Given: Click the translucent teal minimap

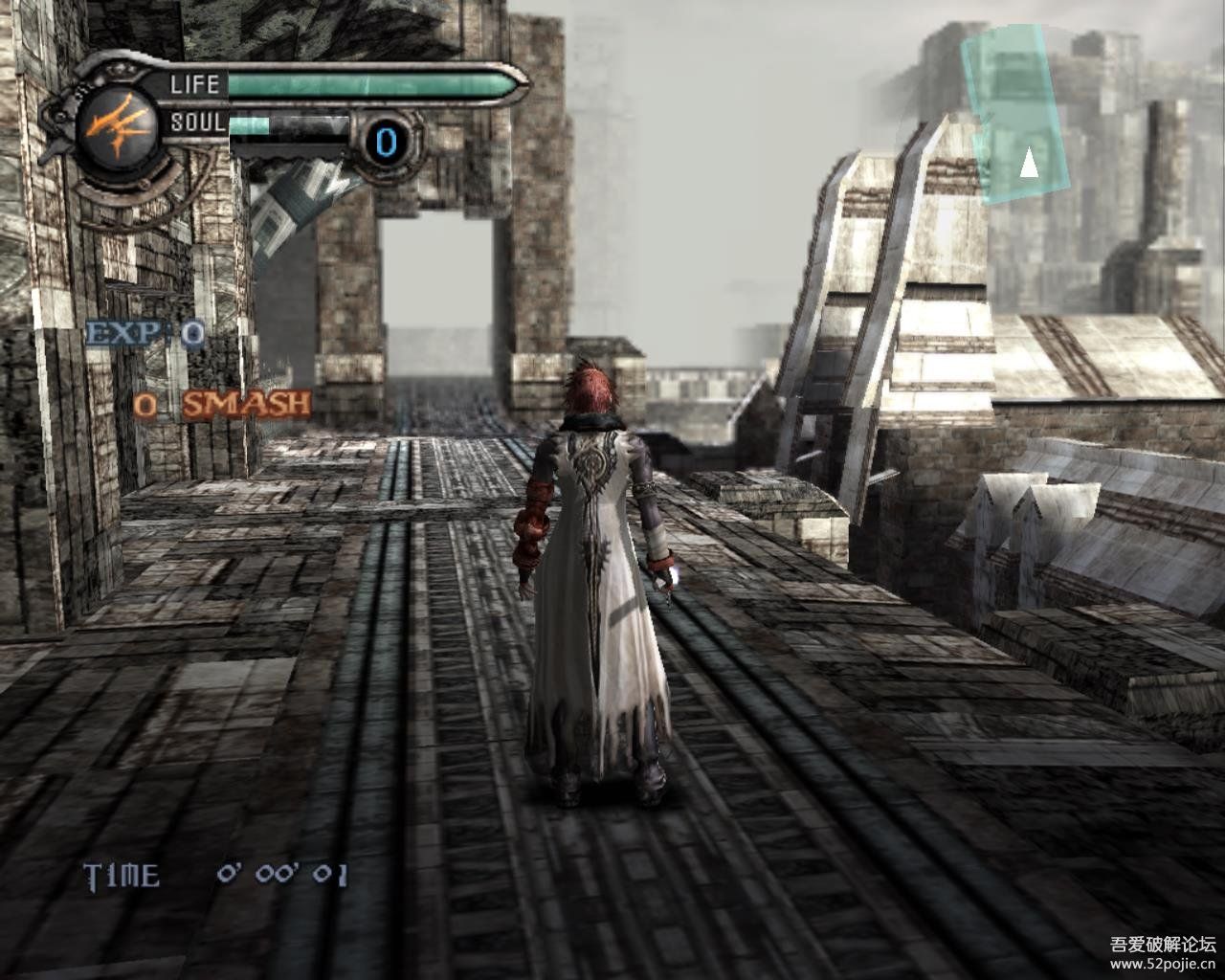Looking at the screenshot, I should [x=1016, y=113].
